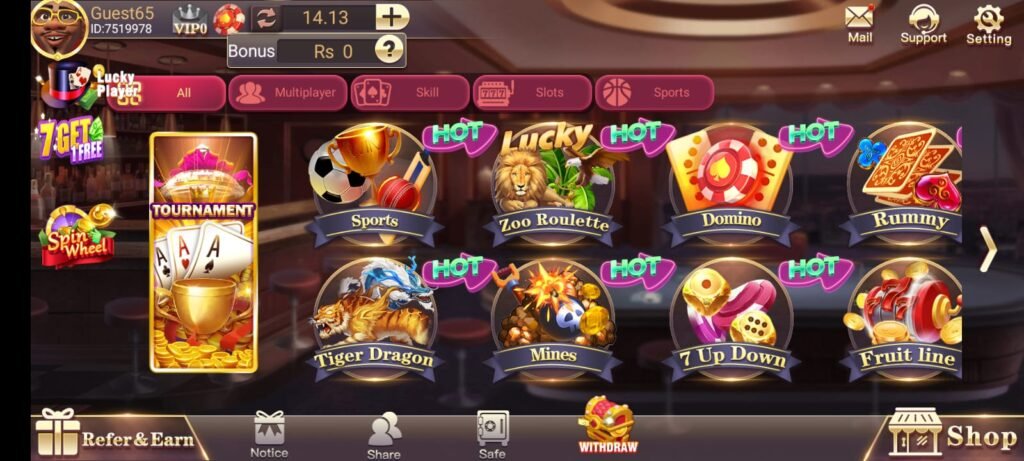This screenshot has height=461, width=1024.
Task: Add balance with the plus button
Action: point(392,17)
